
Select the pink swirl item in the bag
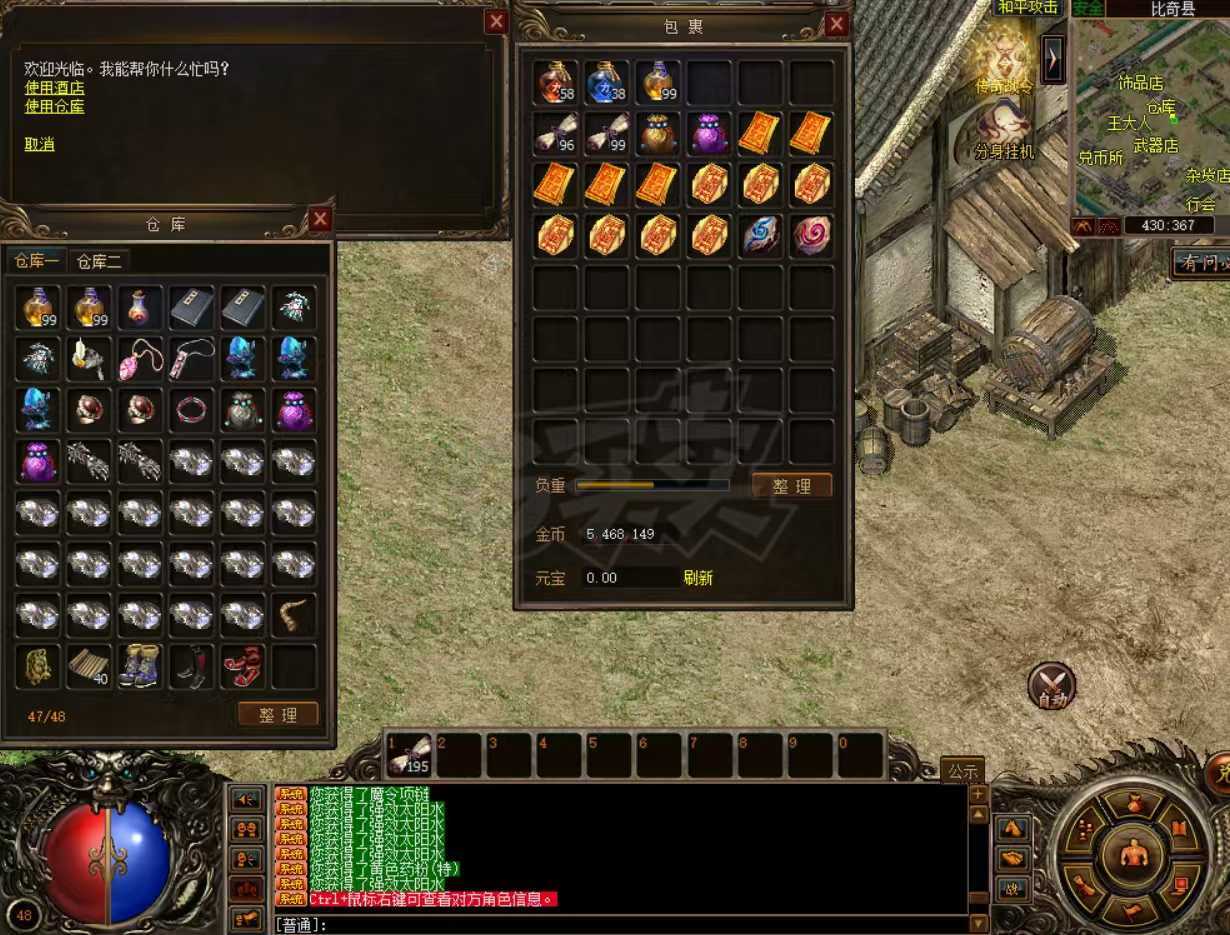812,236
